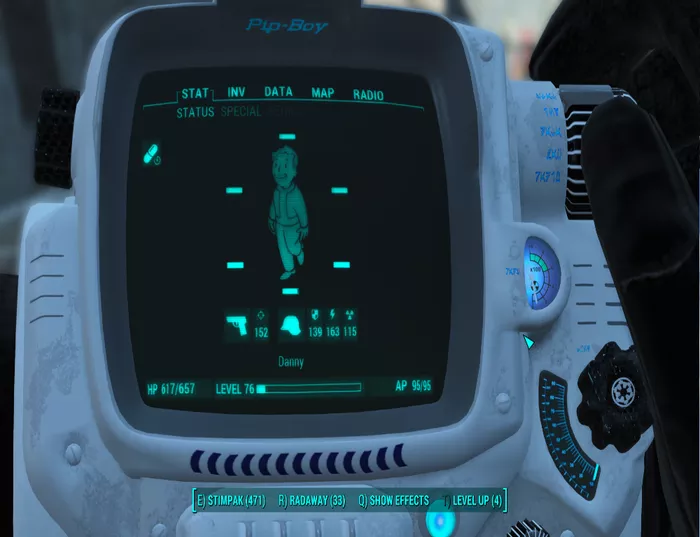
Task: Switch to the RADIO tab
Action: tap(368, 95)
